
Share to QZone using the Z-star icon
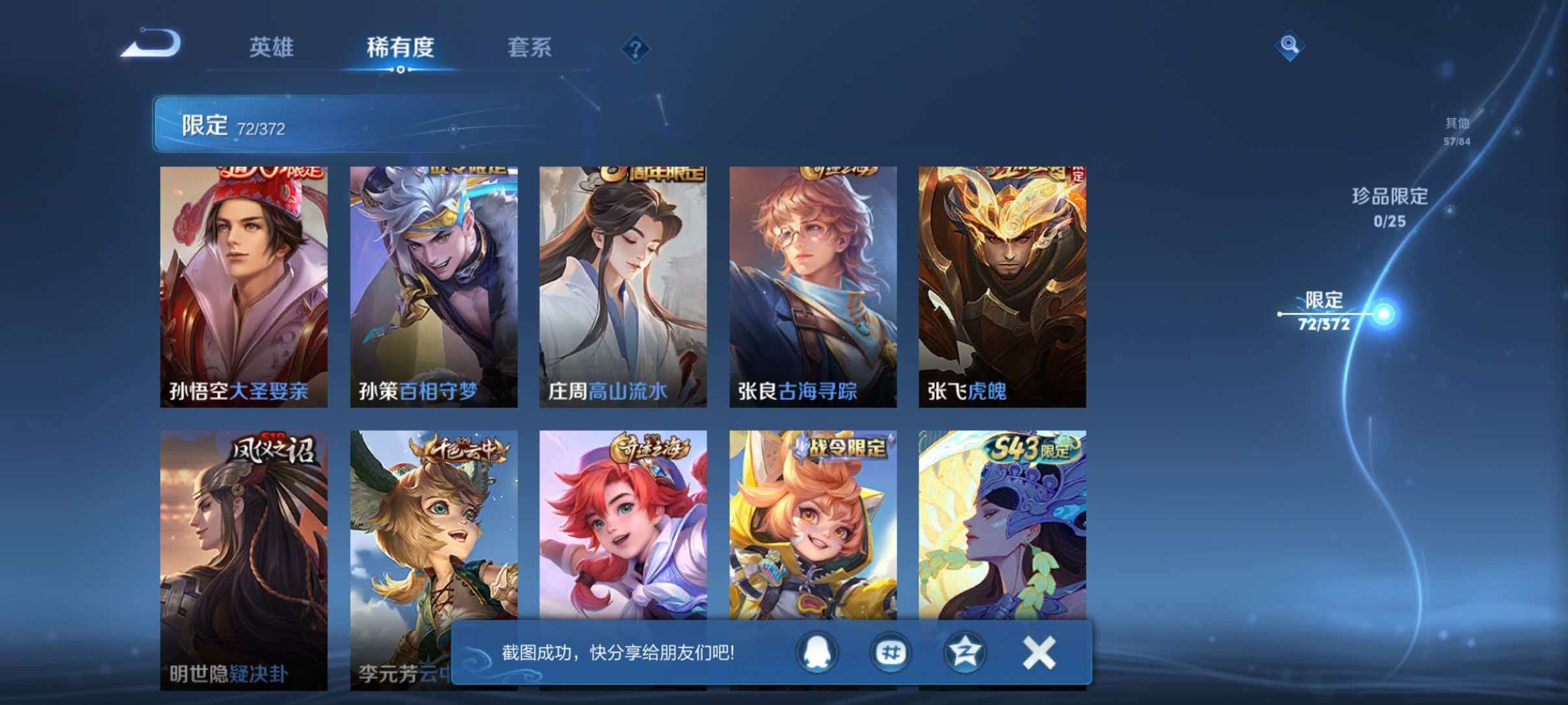[966, 654]
